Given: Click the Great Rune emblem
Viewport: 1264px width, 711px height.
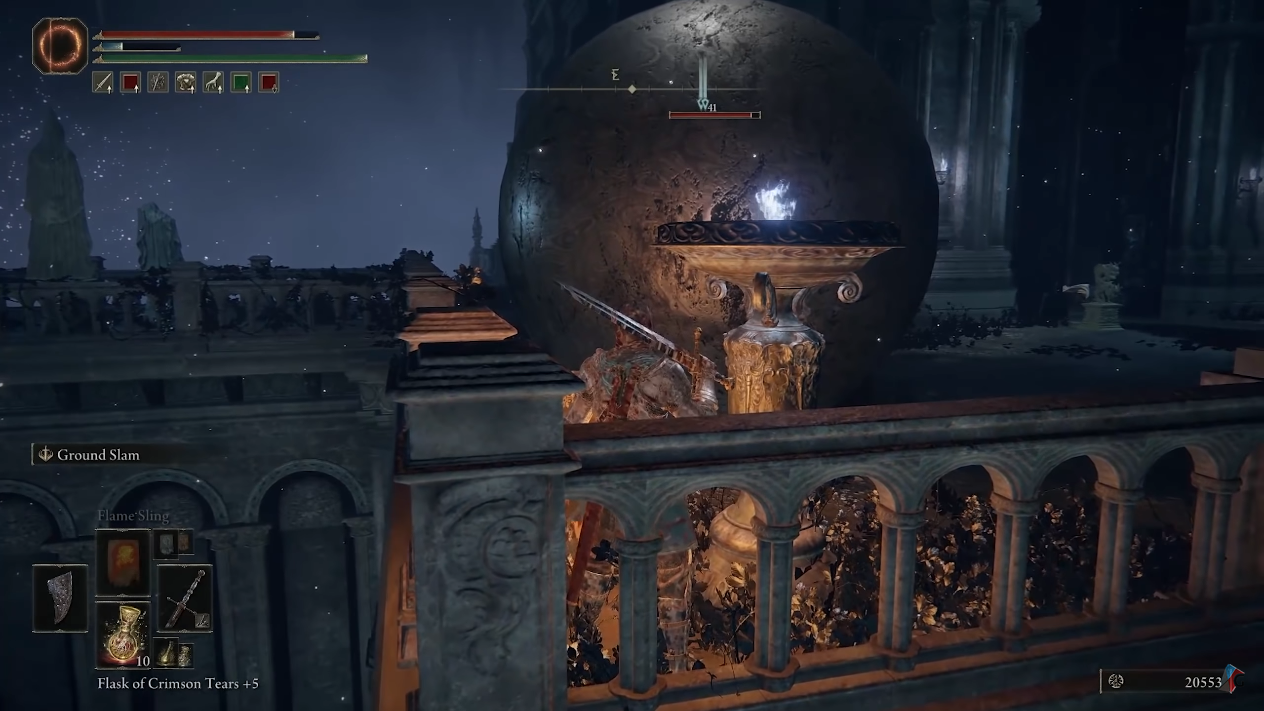Looking at the screenshot, I should 60,46.
